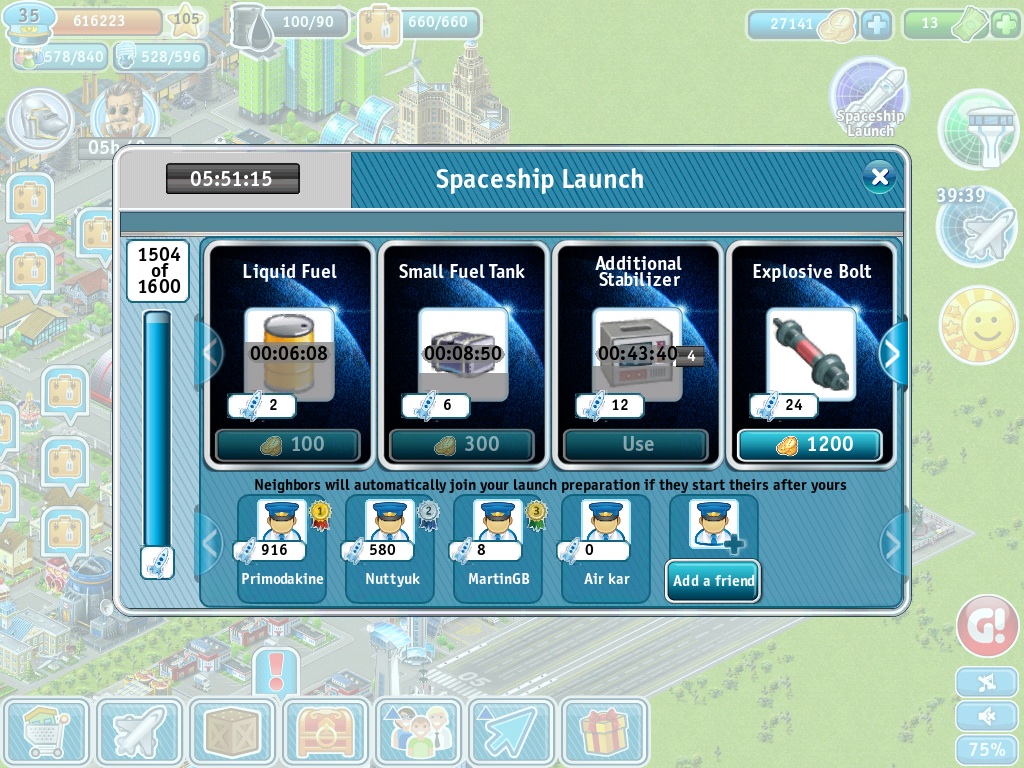Toggle the sound speaker button
Image resolution: width=1024 pixels, height=768 pixels.
pyautogui.click(x=986, y=716)
